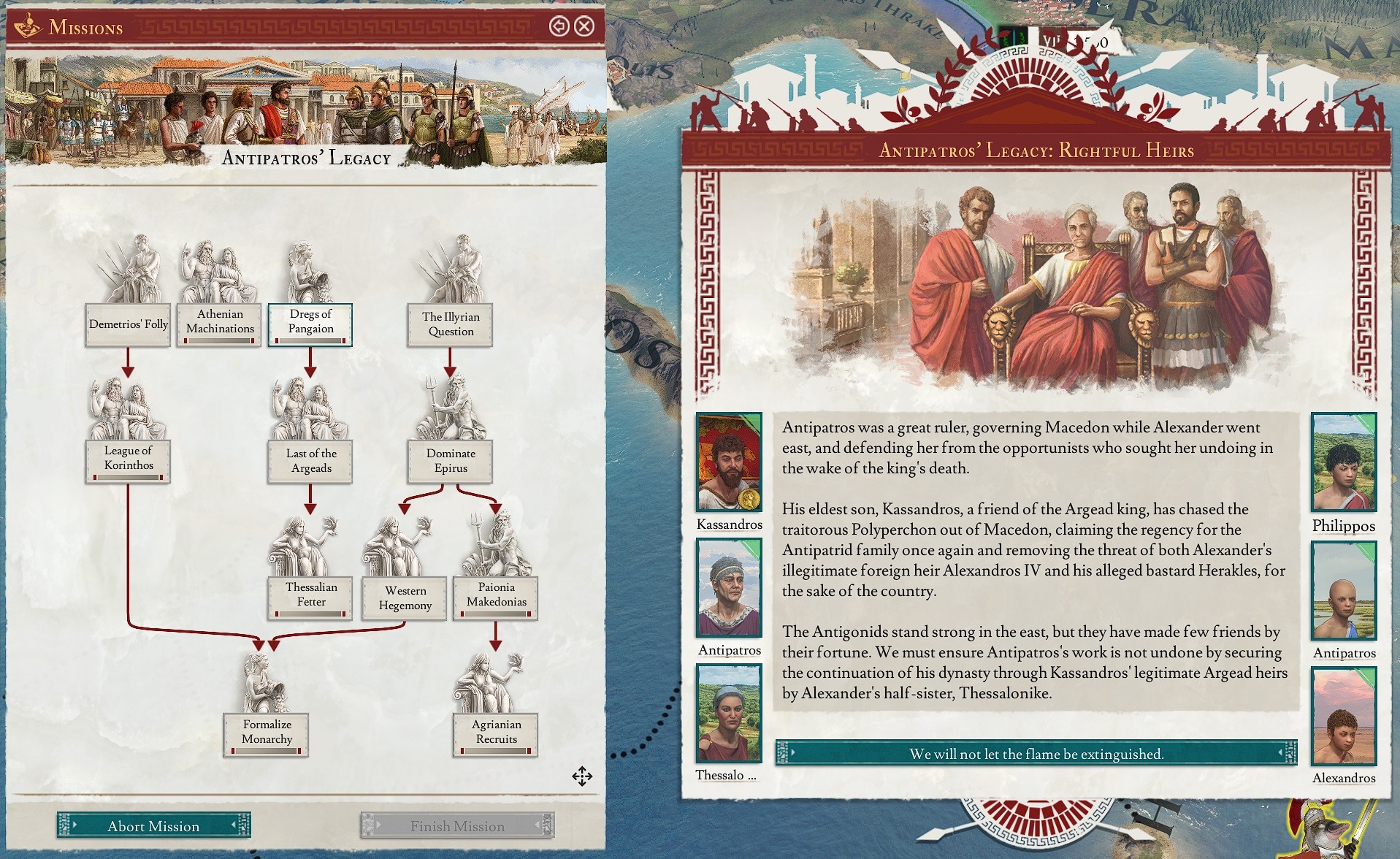The height and width of the screenshot is (859, 1400).
Task: Go back from the Missions panel
Action: point(559,27)
